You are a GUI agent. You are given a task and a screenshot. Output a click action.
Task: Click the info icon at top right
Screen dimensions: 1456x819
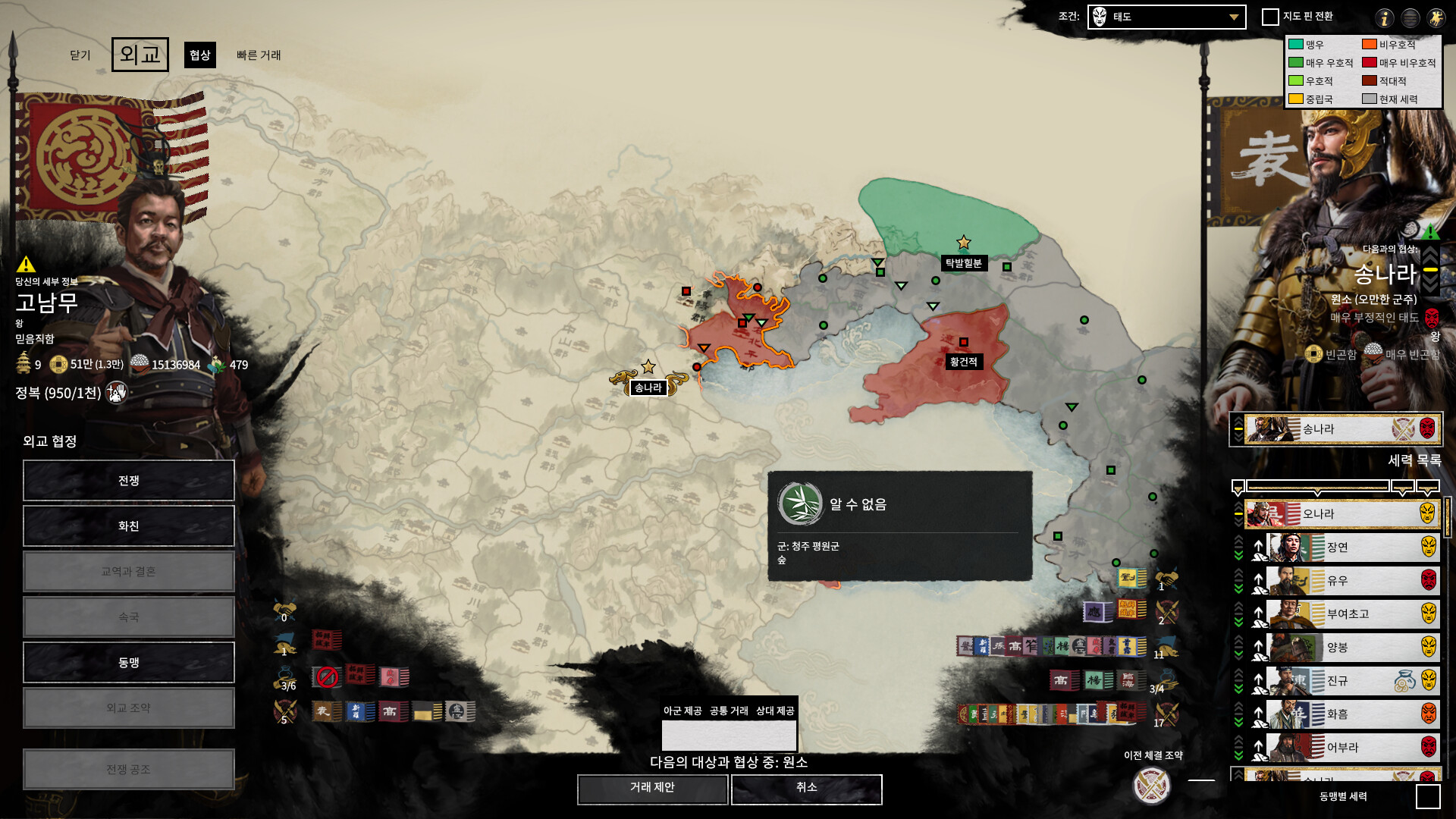(1385, 18)
